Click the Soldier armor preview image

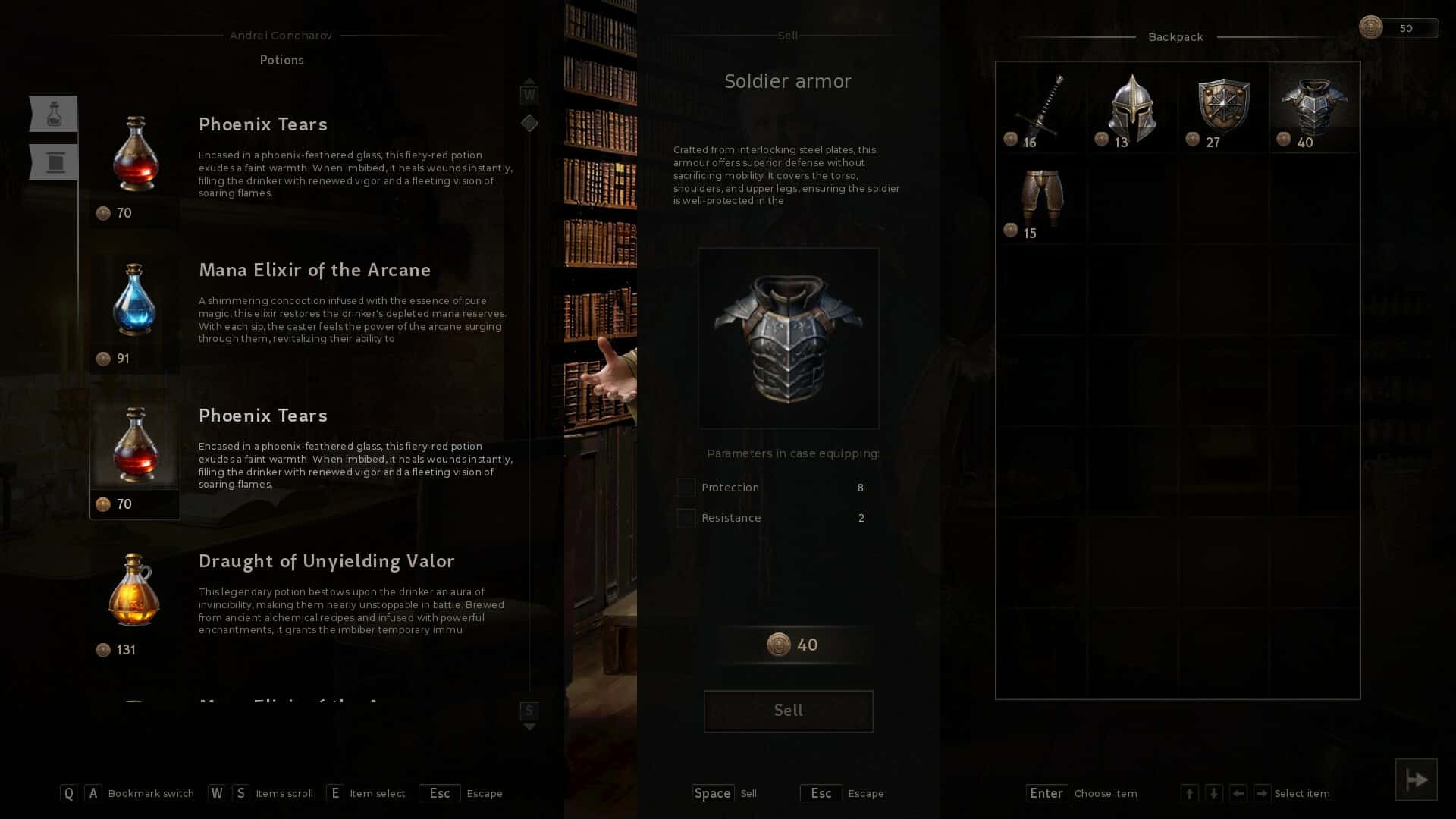[789, 337]
